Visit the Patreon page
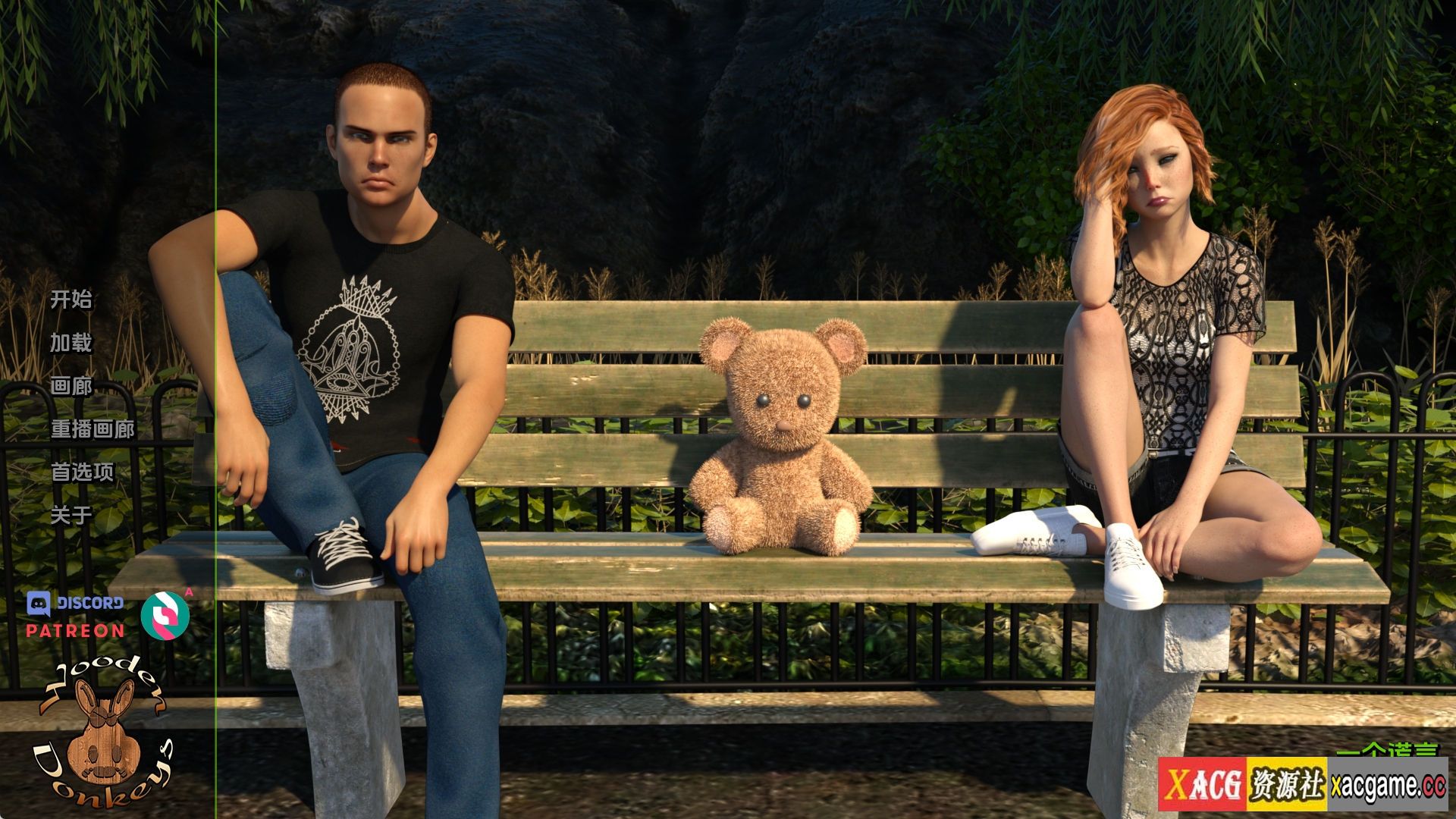The image size is (1456, 819). [x=75, y=630]
